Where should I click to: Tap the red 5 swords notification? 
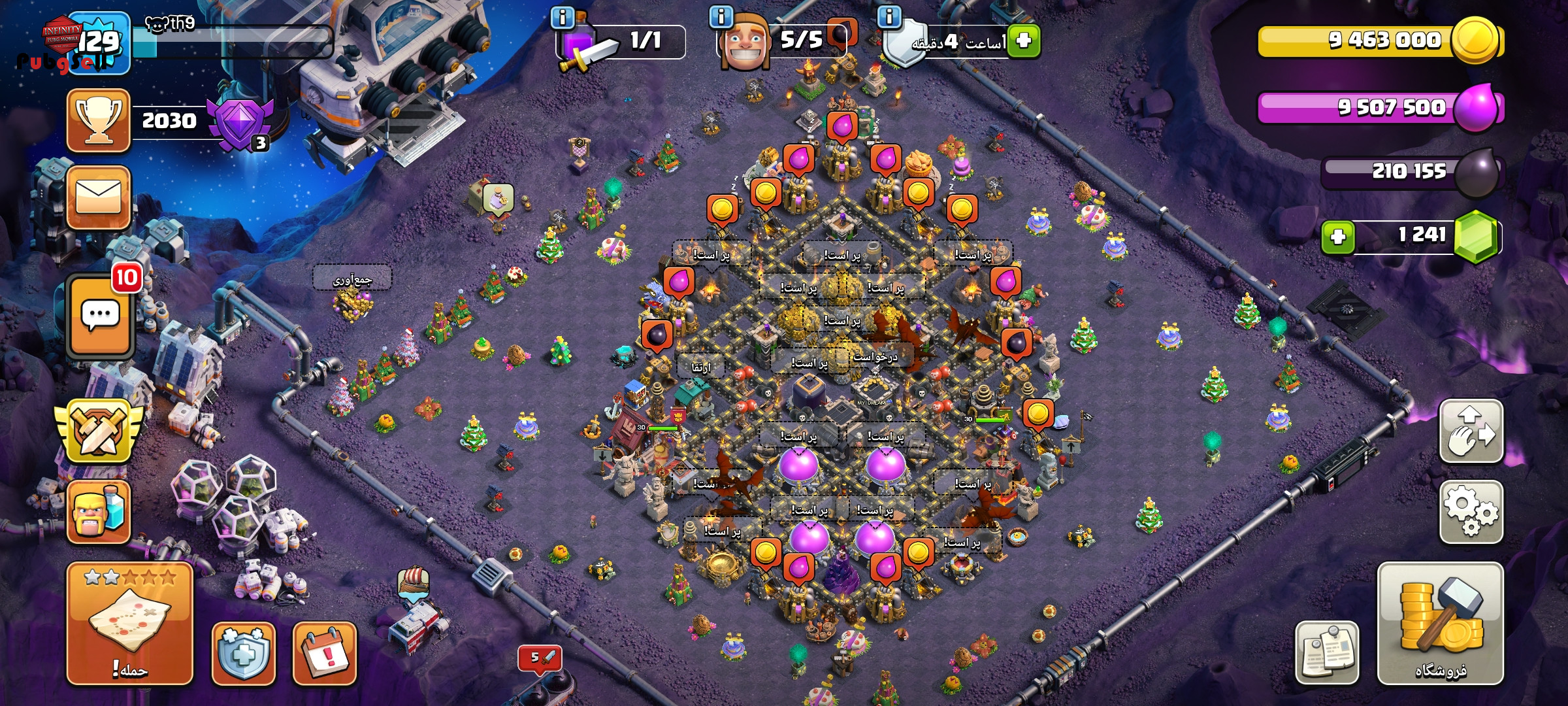[x=540, y=658]
